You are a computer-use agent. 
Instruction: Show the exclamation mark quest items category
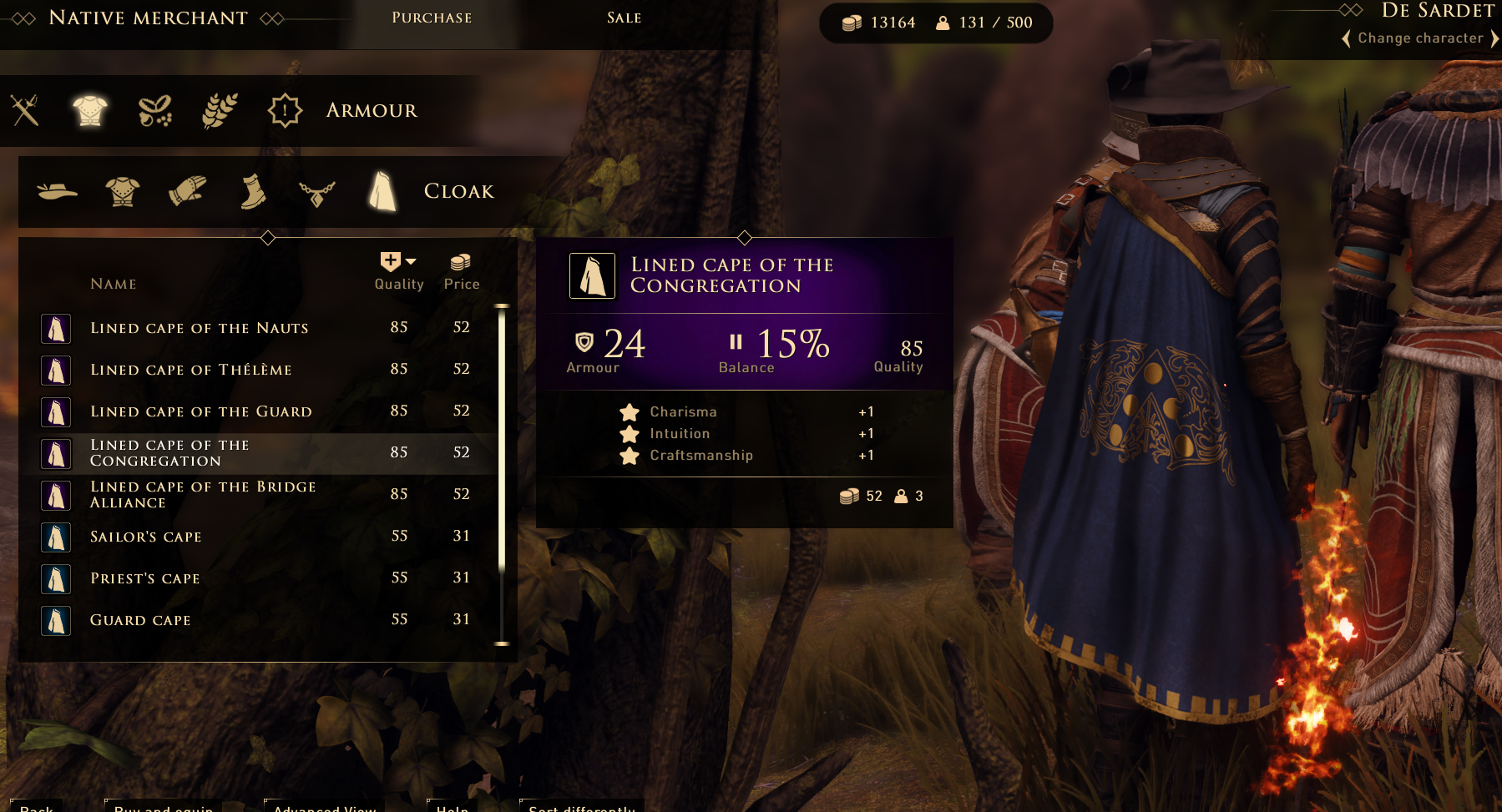[x=285, y=110]
